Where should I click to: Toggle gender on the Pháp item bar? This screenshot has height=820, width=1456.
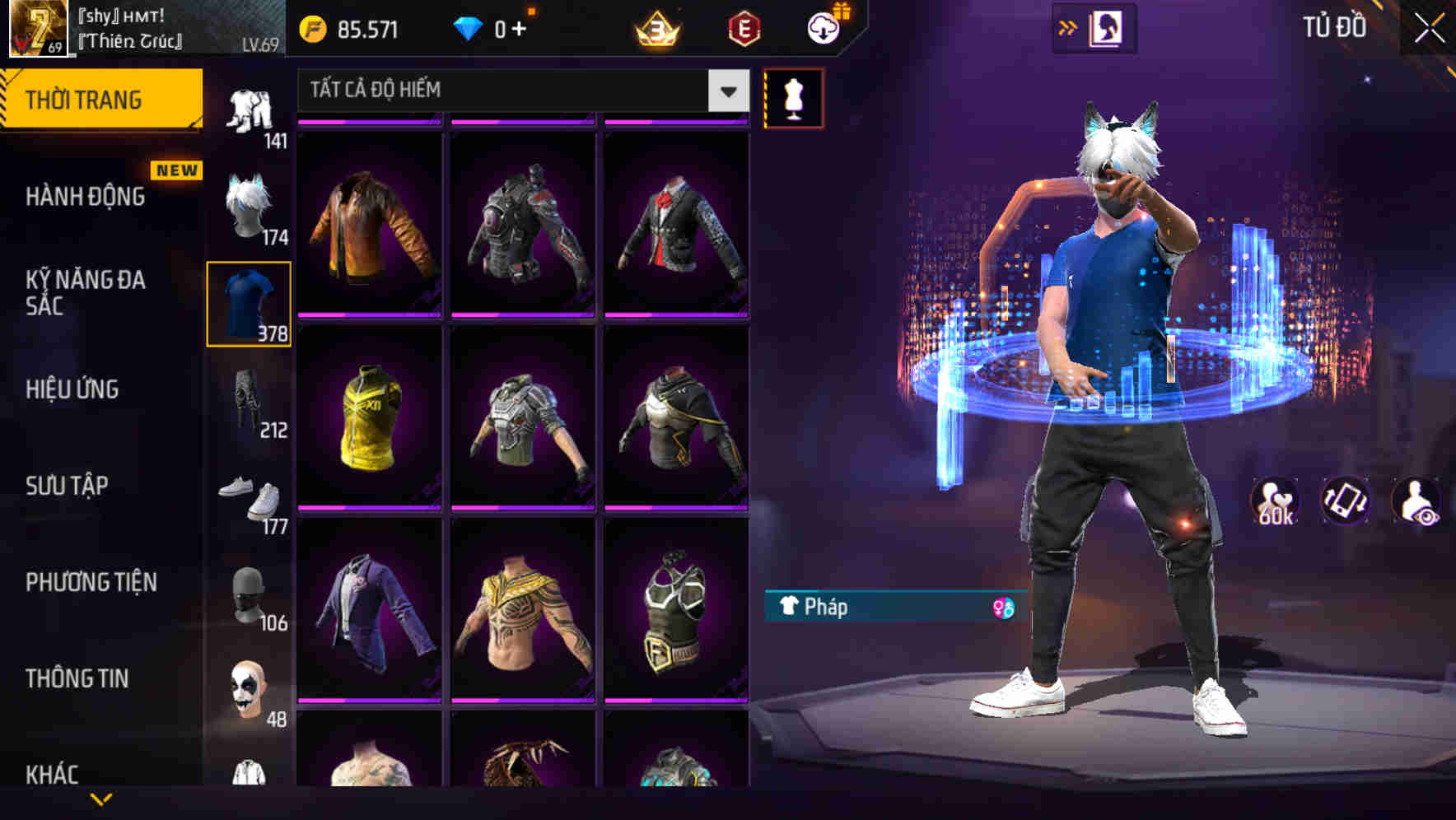tap(1002, 608)
